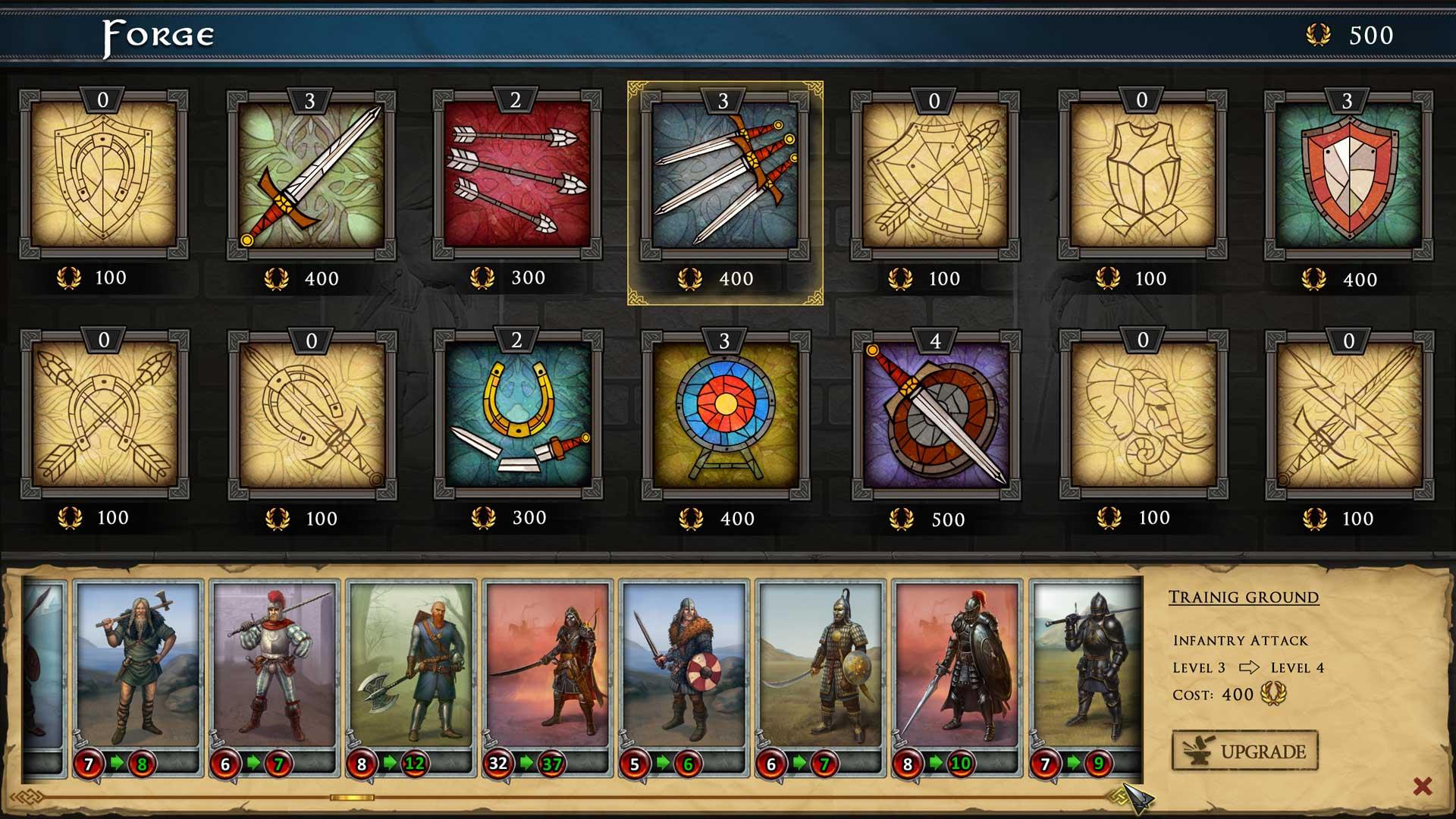Select the single sword upgrade tile
Image resolution: width=1456 pixels, height=819 pixels.
pyautogui.click(x=311, y=174)
